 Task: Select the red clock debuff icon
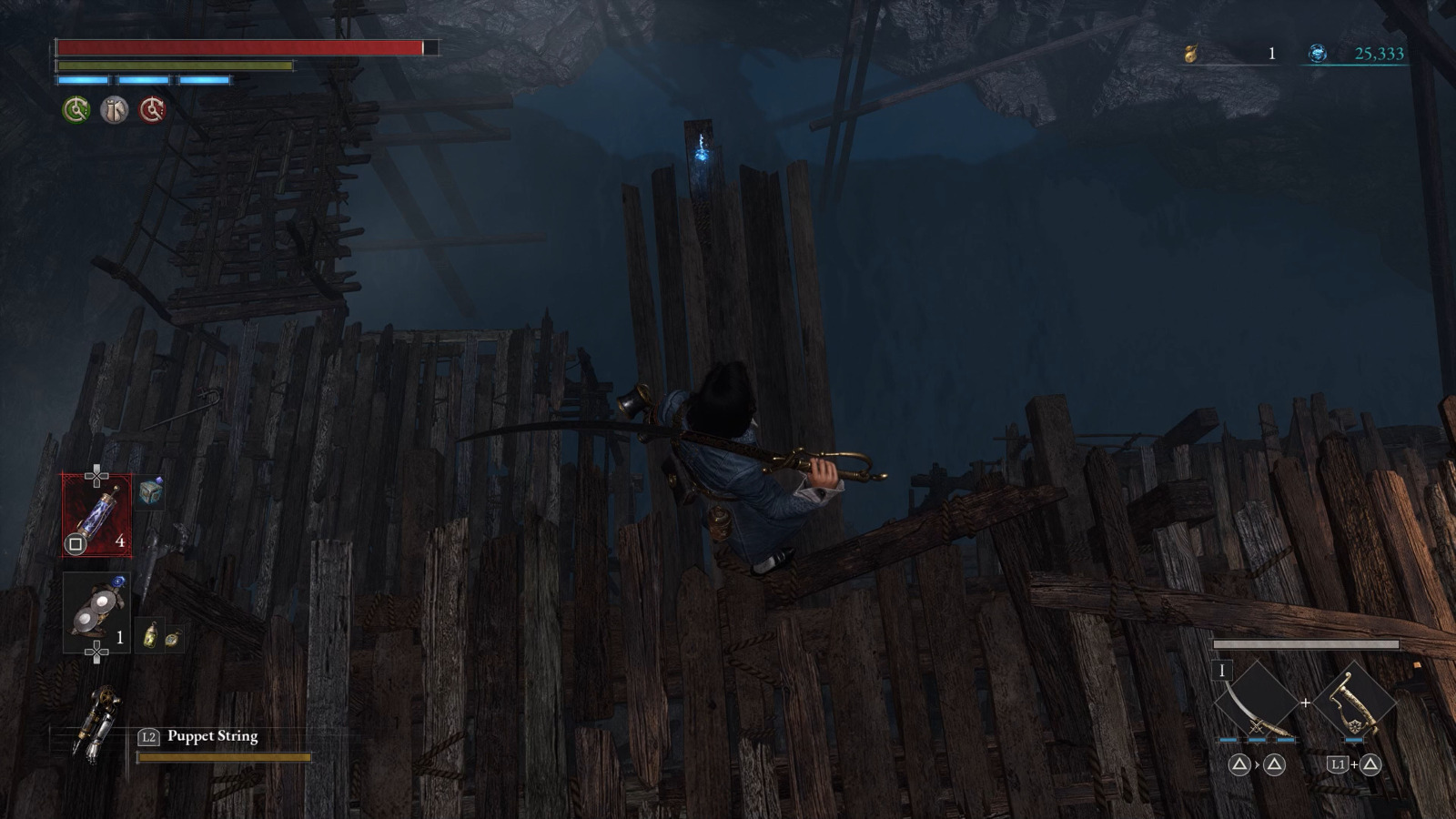click(x=152, y=110)
